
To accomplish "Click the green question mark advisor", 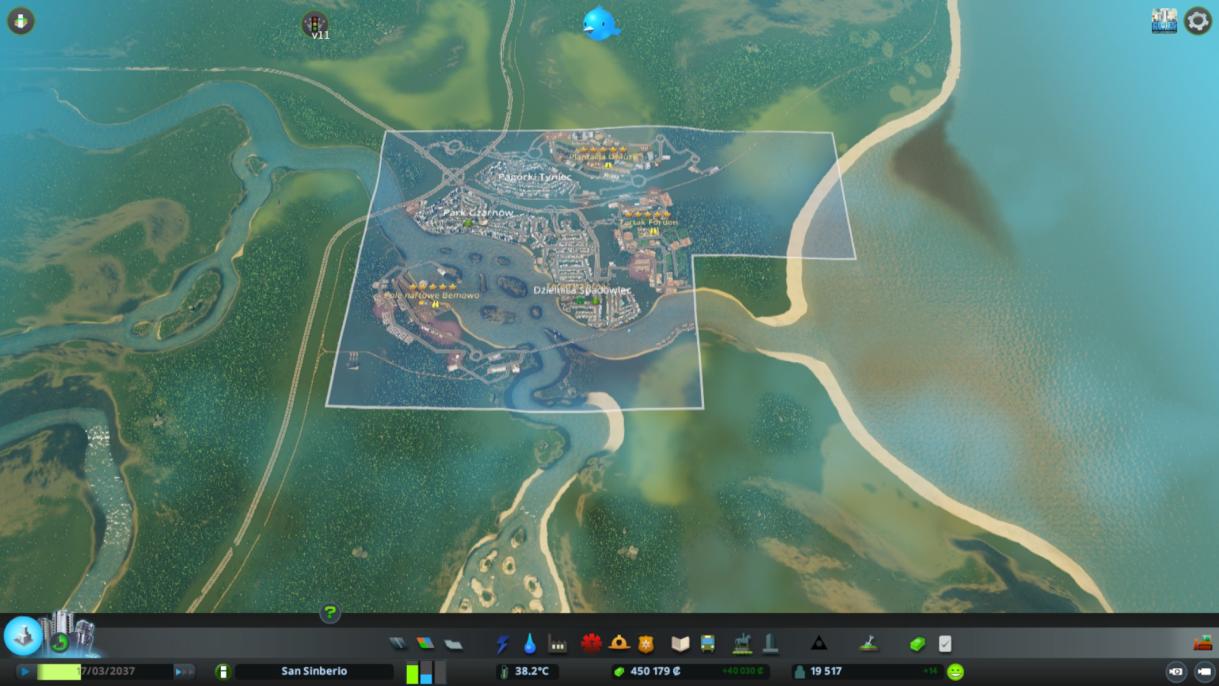I will pyautogui.click(x=330, y=613).
